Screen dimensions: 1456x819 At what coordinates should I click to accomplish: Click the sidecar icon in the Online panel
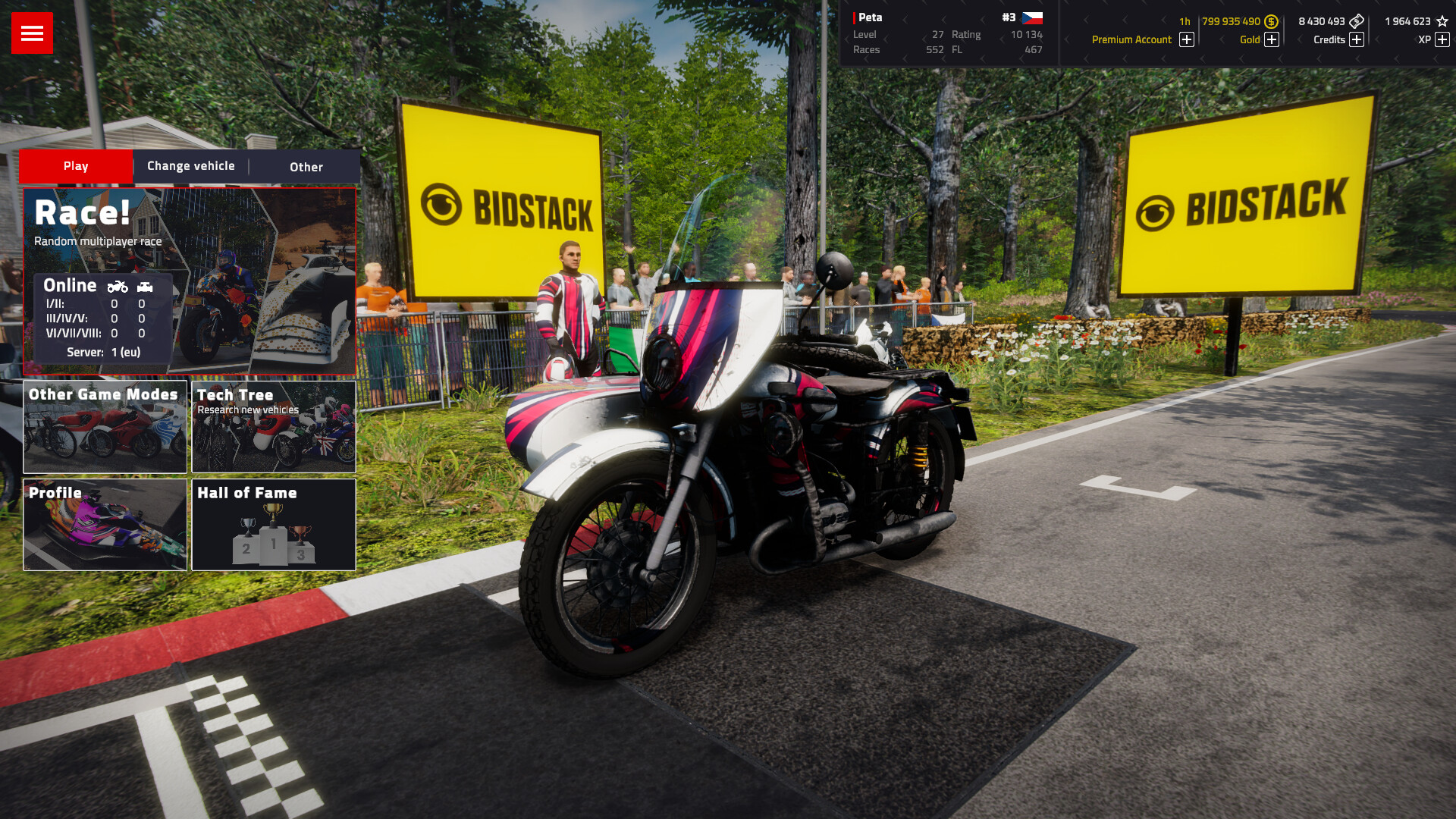point(145,287)
